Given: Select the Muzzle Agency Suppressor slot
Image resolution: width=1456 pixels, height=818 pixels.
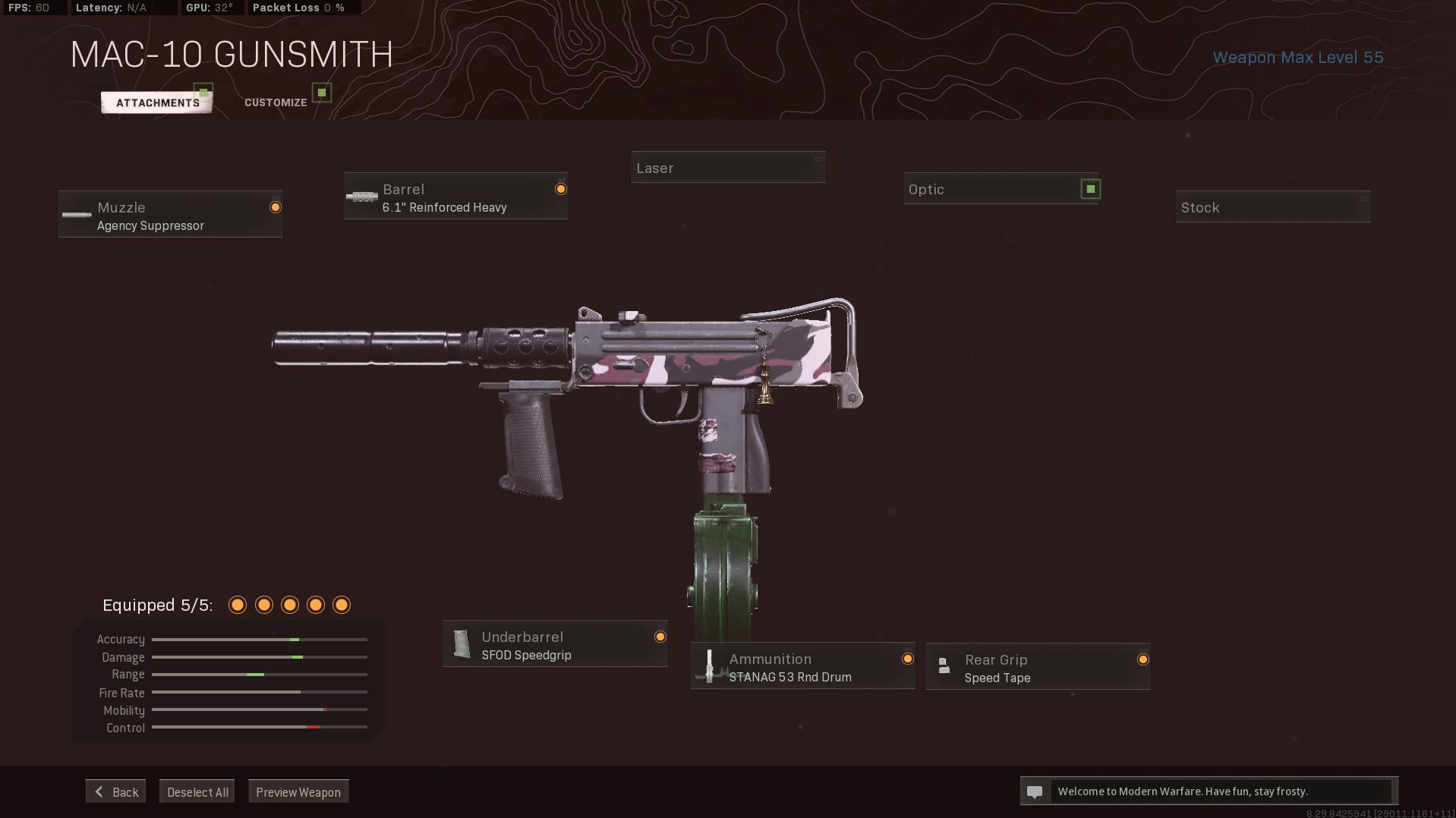Looking at the screenshot, I should tap(171, 215).
